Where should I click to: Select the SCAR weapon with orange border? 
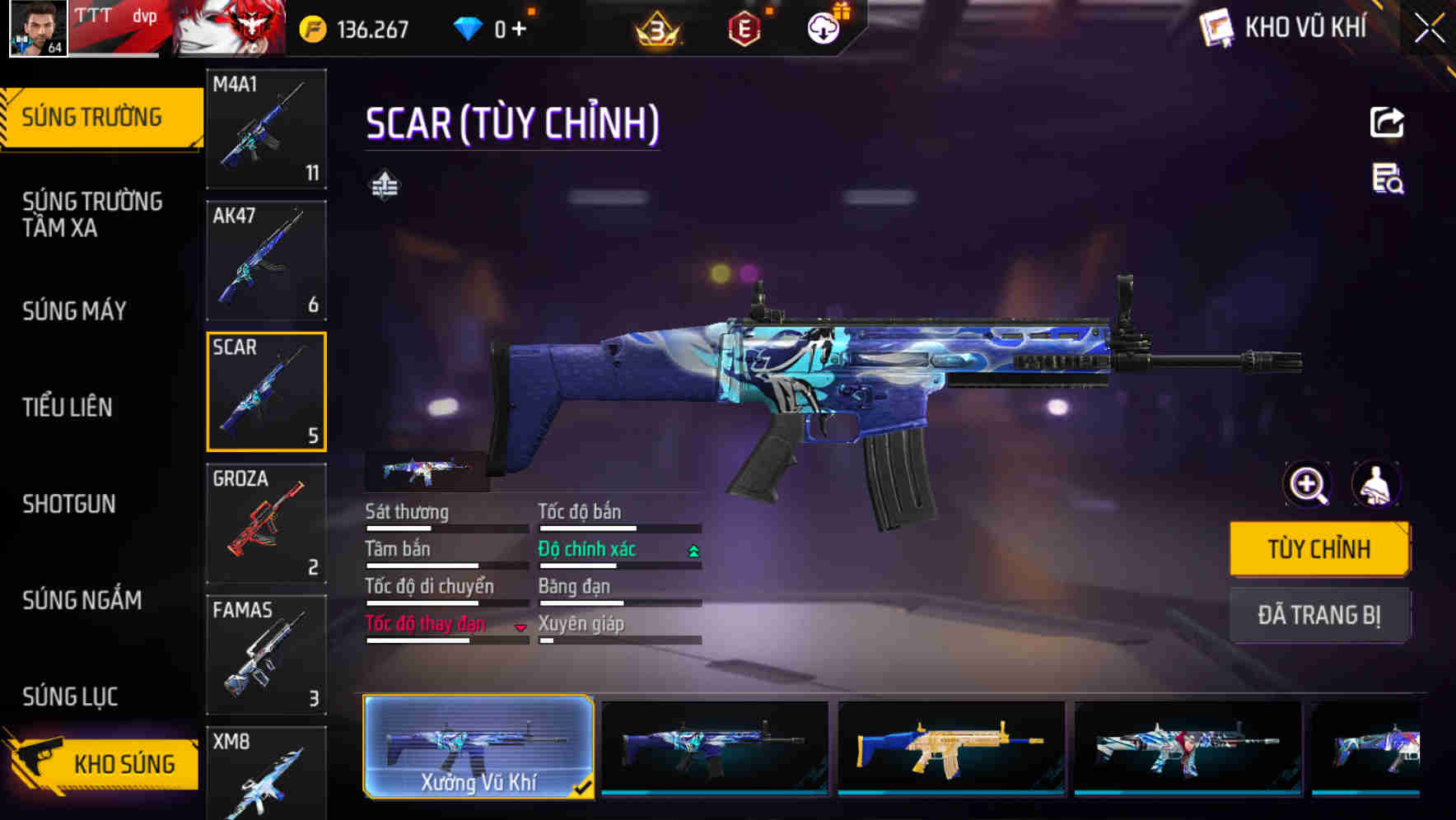[266, 390]
